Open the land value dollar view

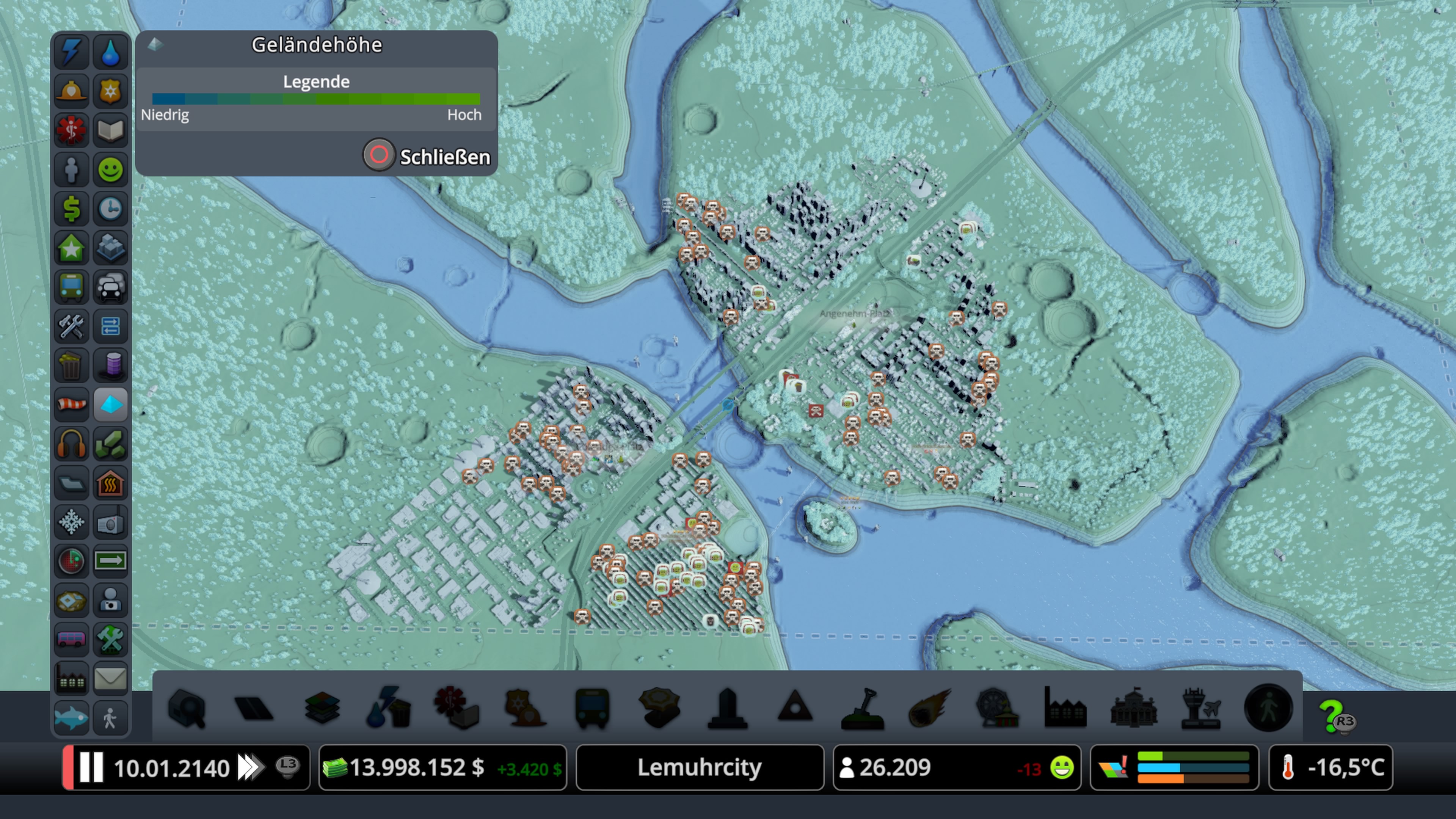(x=71, y=209)
